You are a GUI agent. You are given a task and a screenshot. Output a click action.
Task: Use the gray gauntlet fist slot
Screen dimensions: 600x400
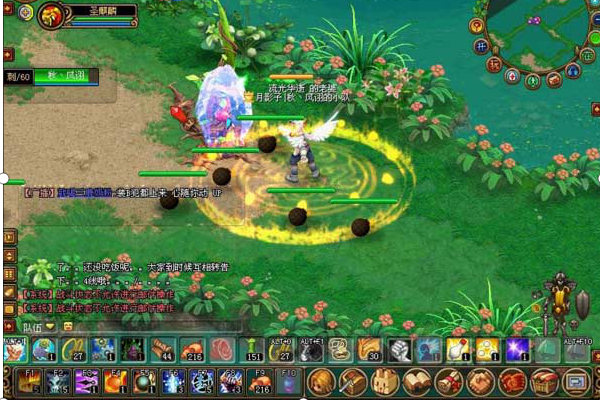pos(399,349)
